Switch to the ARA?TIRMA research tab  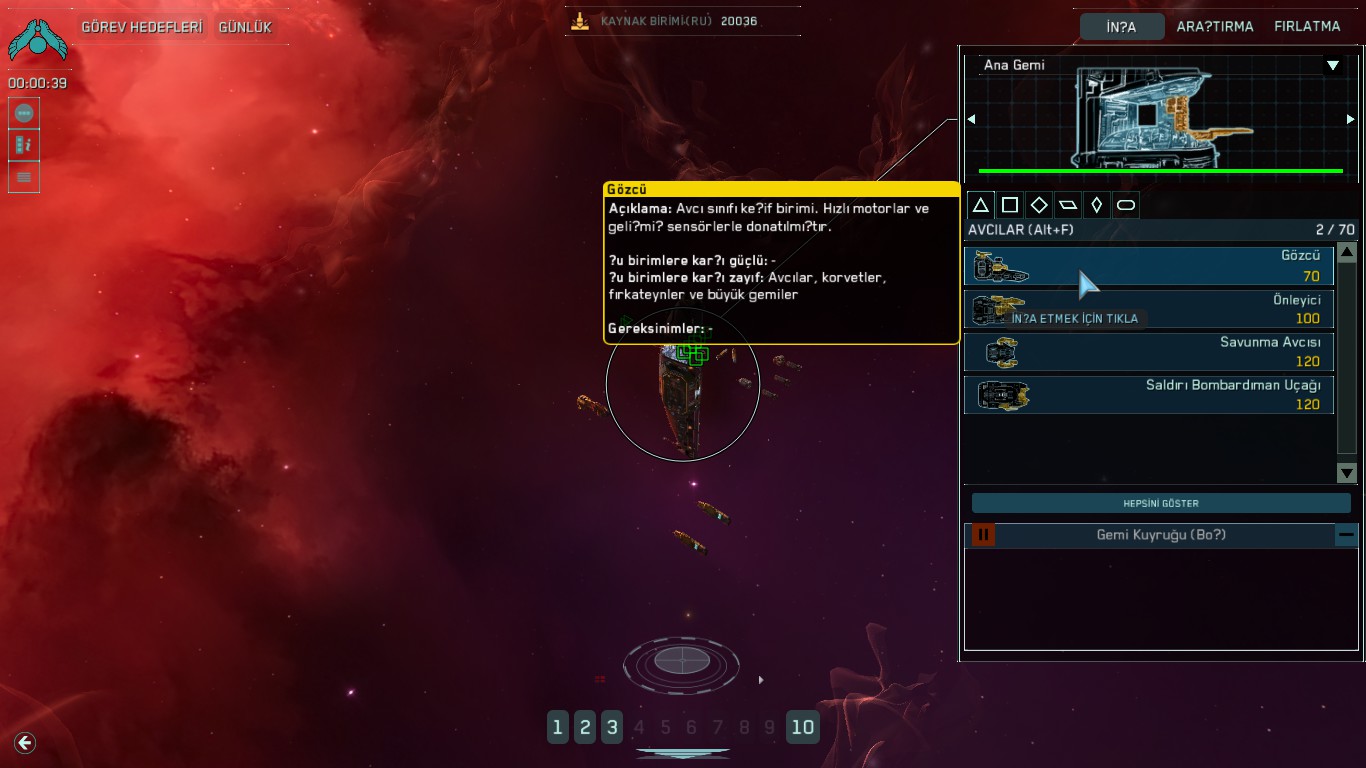(1215, 27)
